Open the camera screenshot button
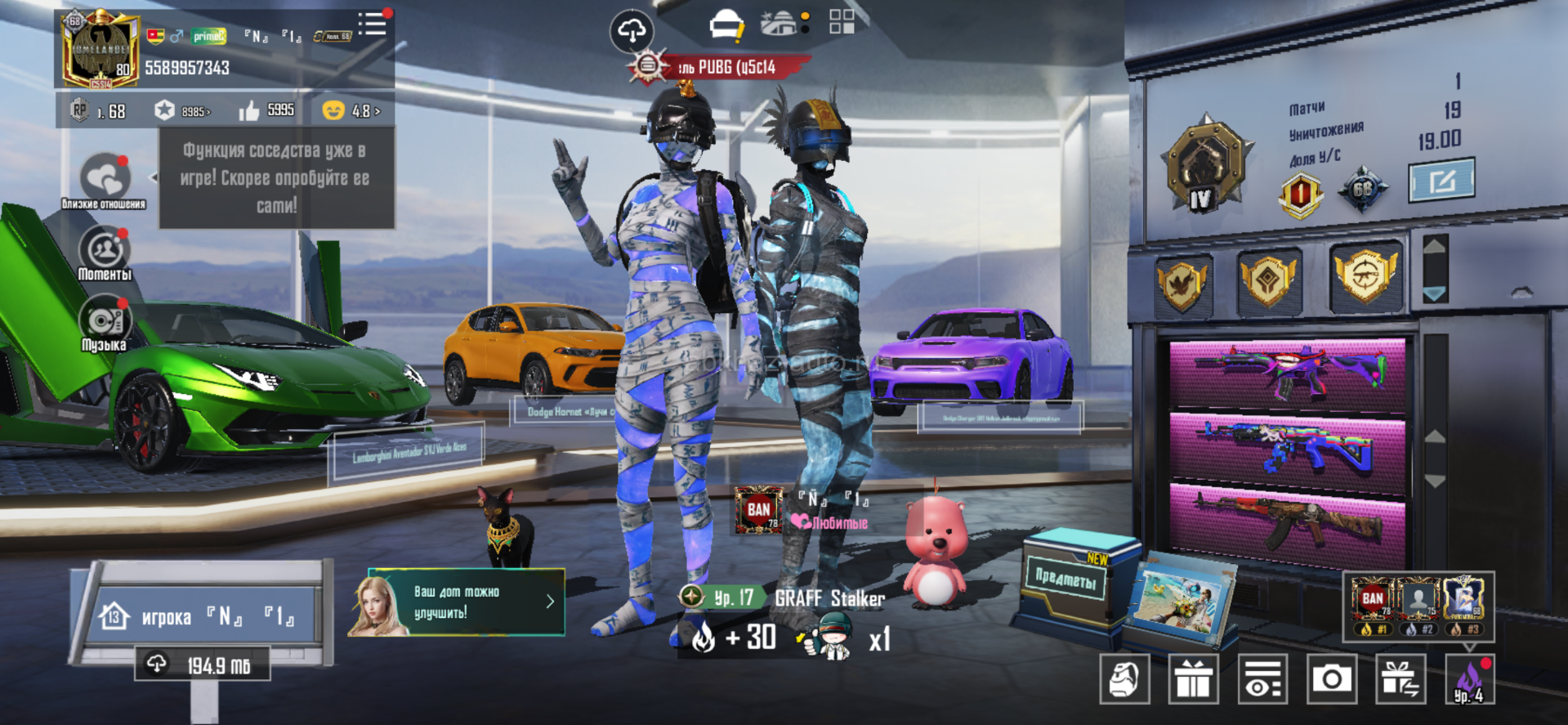Image resolution: width=1568 pixels, height=725 pixels. coord(1332,679)
